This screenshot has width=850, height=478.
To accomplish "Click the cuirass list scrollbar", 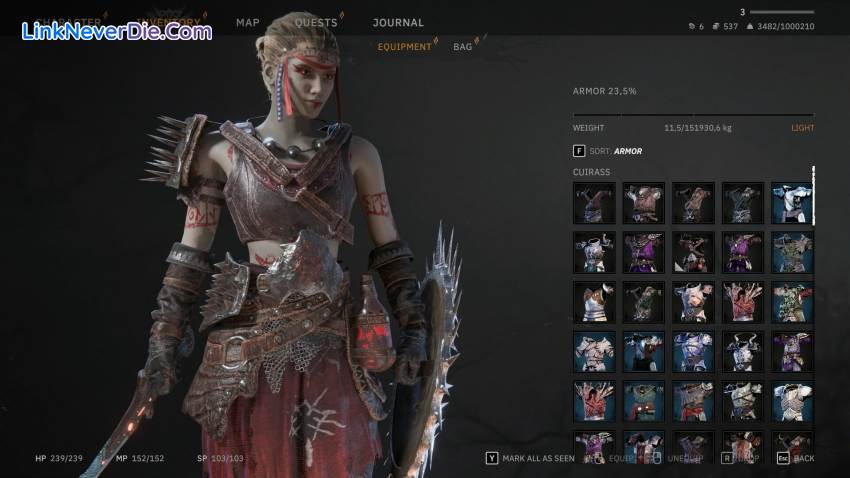I will tap(814, 195).
